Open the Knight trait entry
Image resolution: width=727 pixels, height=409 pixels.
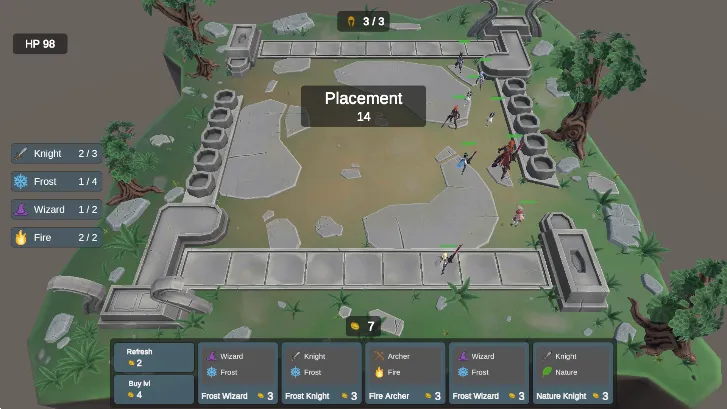click(57, 154)
